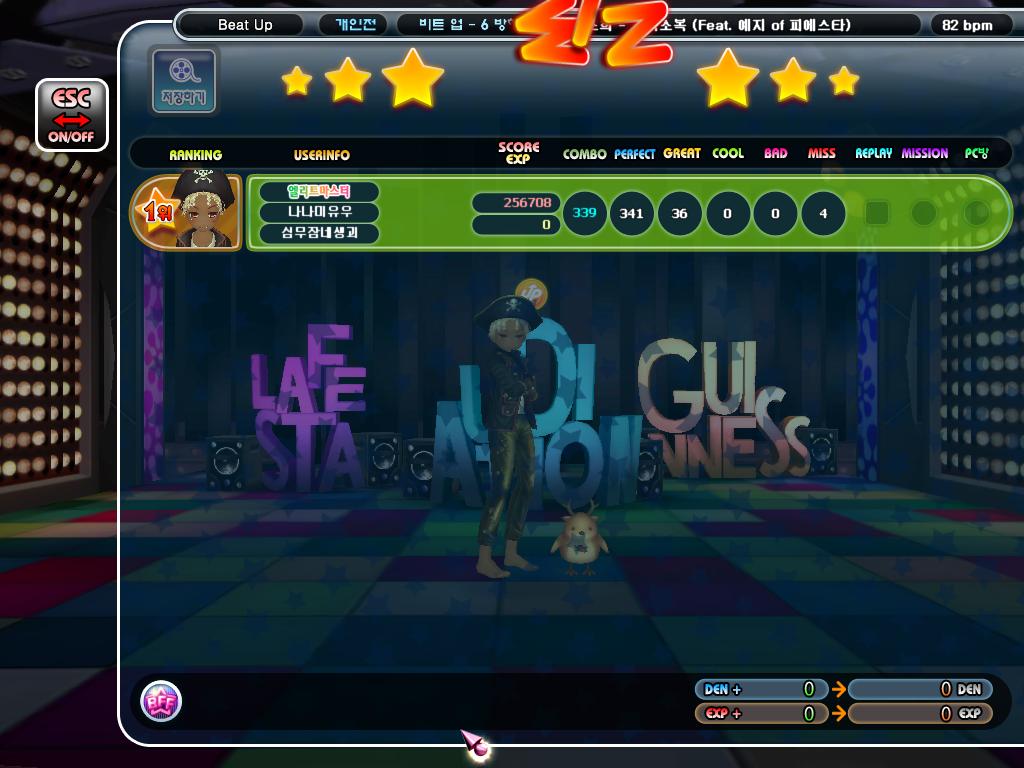The height and width of the screenshot is (768, 1024).
Task: Save the replay with the film-reel button
Action: tap(183, 79)
